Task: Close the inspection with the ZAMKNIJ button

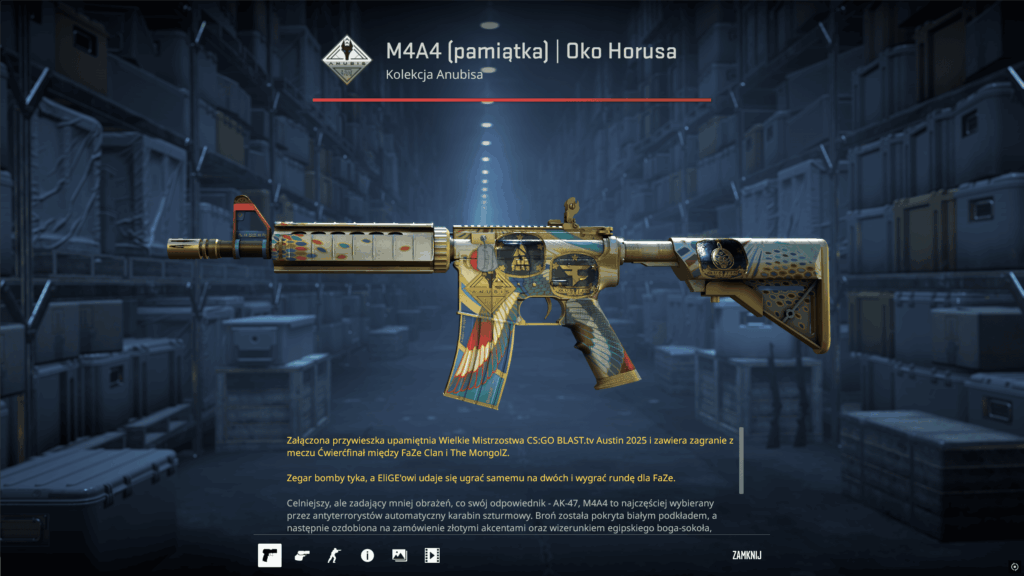Action: pyautogui.click(x=747, y=553)
